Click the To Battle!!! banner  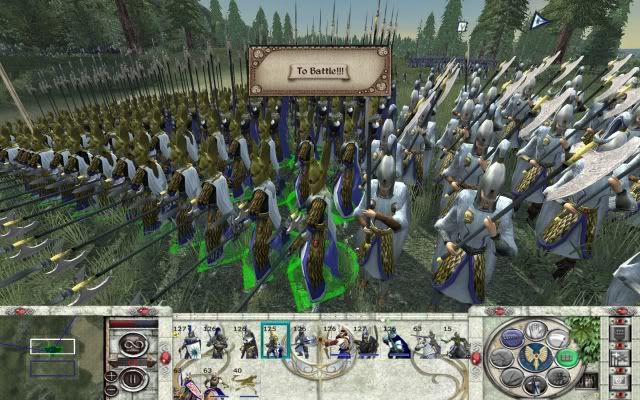coord(318,71)
